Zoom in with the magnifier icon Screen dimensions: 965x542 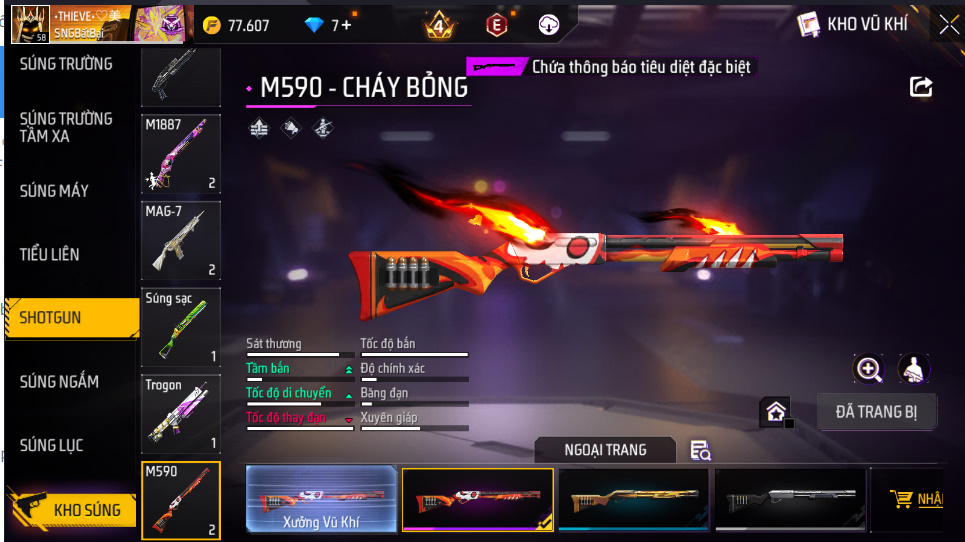coord(869,369)
